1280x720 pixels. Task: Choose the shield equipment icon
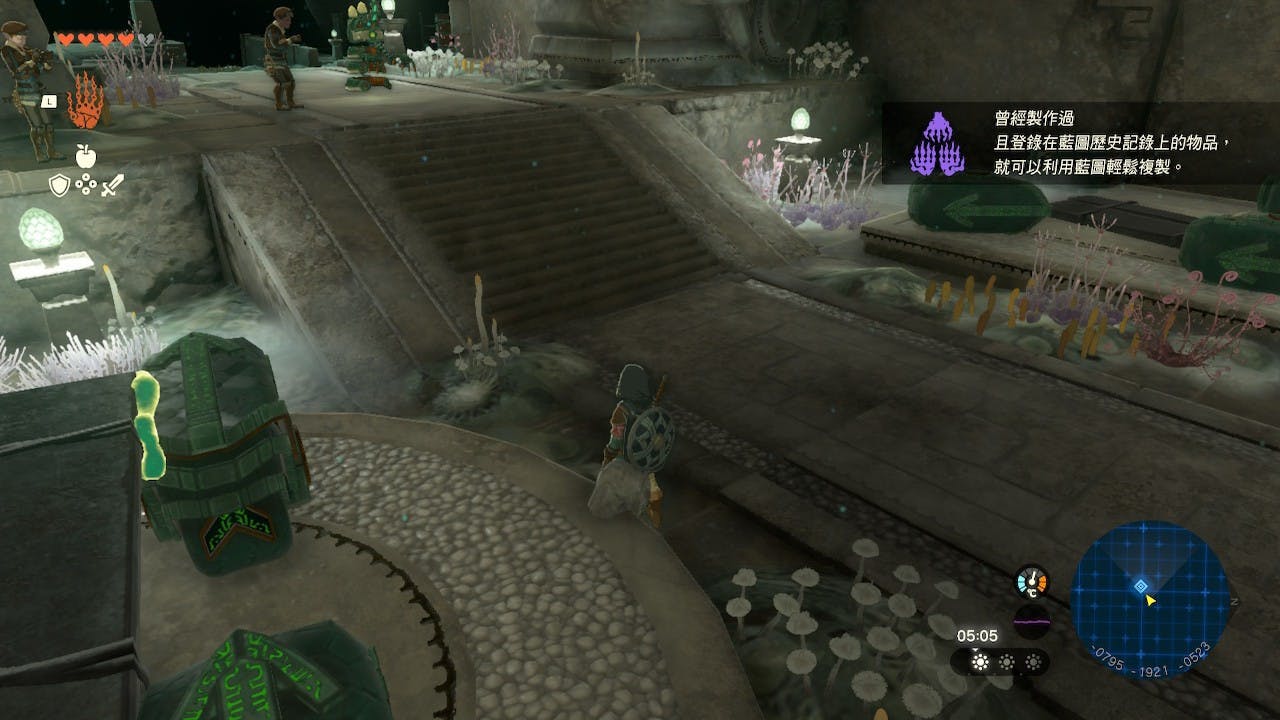(x=59, y=185)
